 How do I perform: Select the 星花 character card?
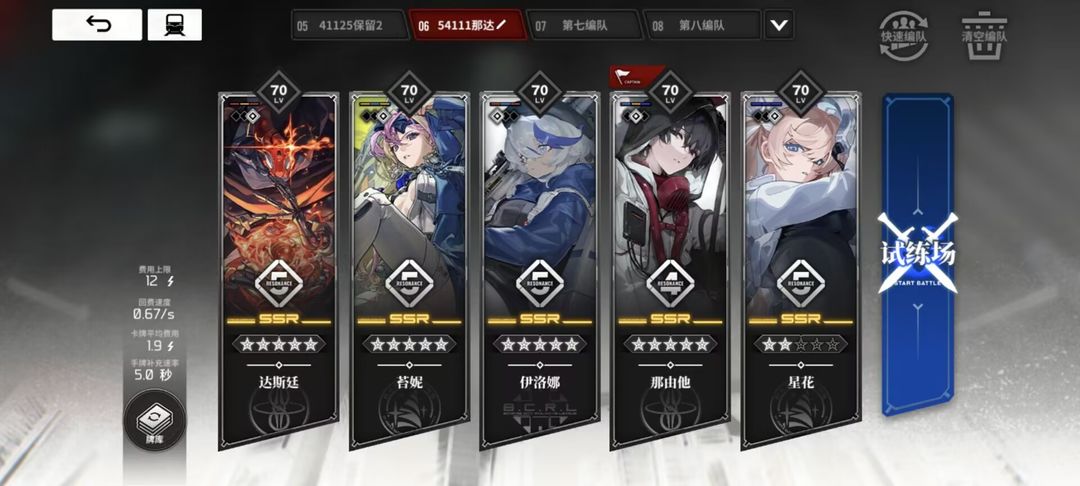coord(800,270)
